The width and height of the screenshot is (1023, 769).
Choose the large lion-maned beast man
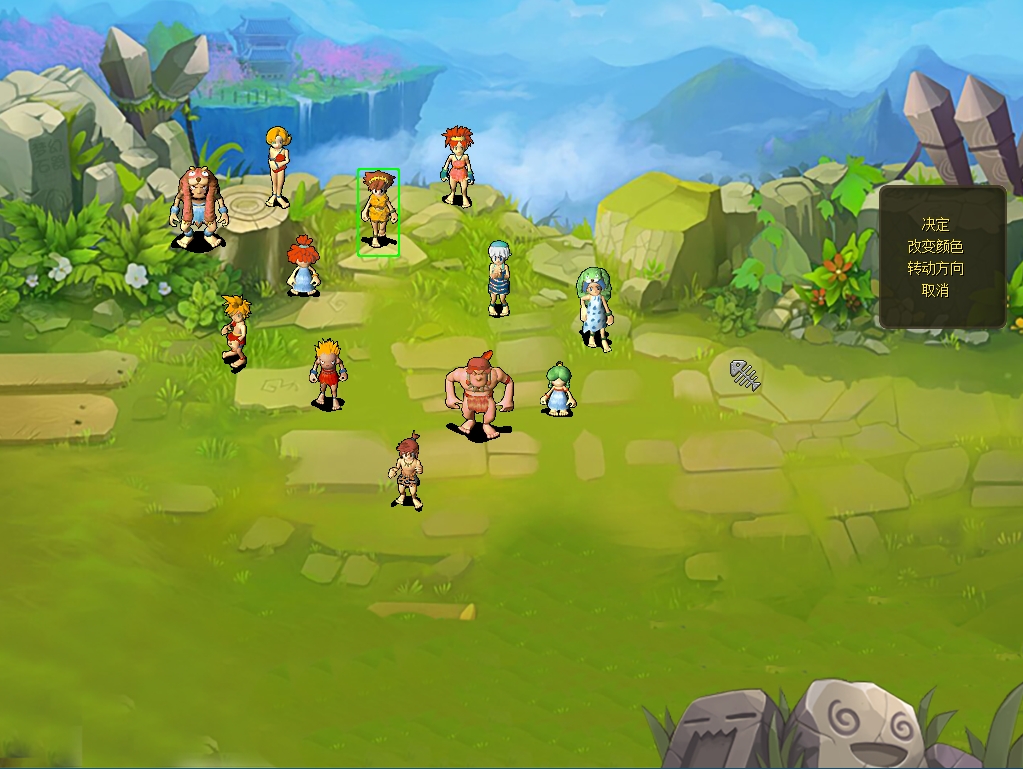click(x=198, y=207)
